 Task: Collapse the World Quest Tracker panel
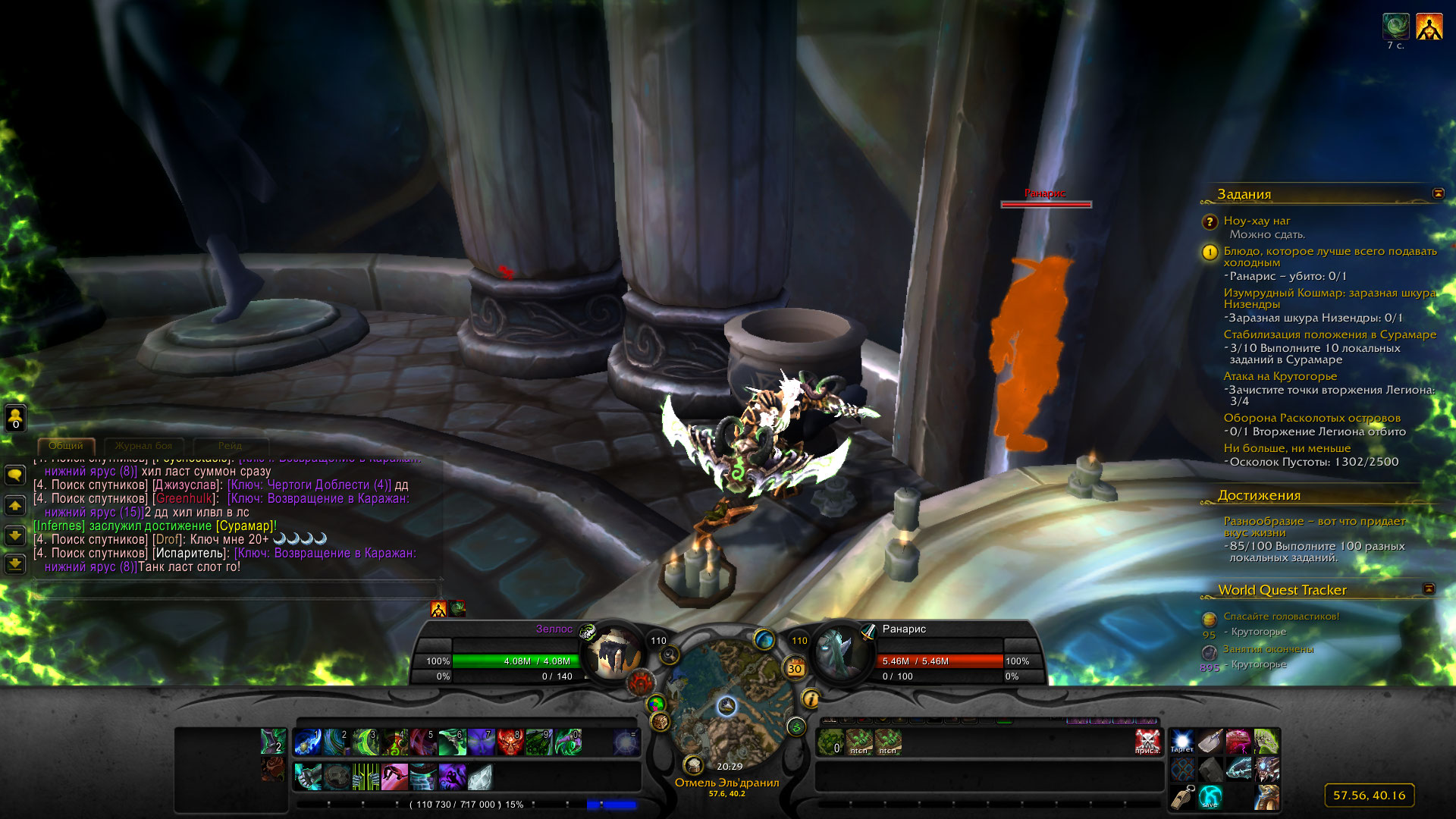pyautogui.click(x=1429, y=589)
